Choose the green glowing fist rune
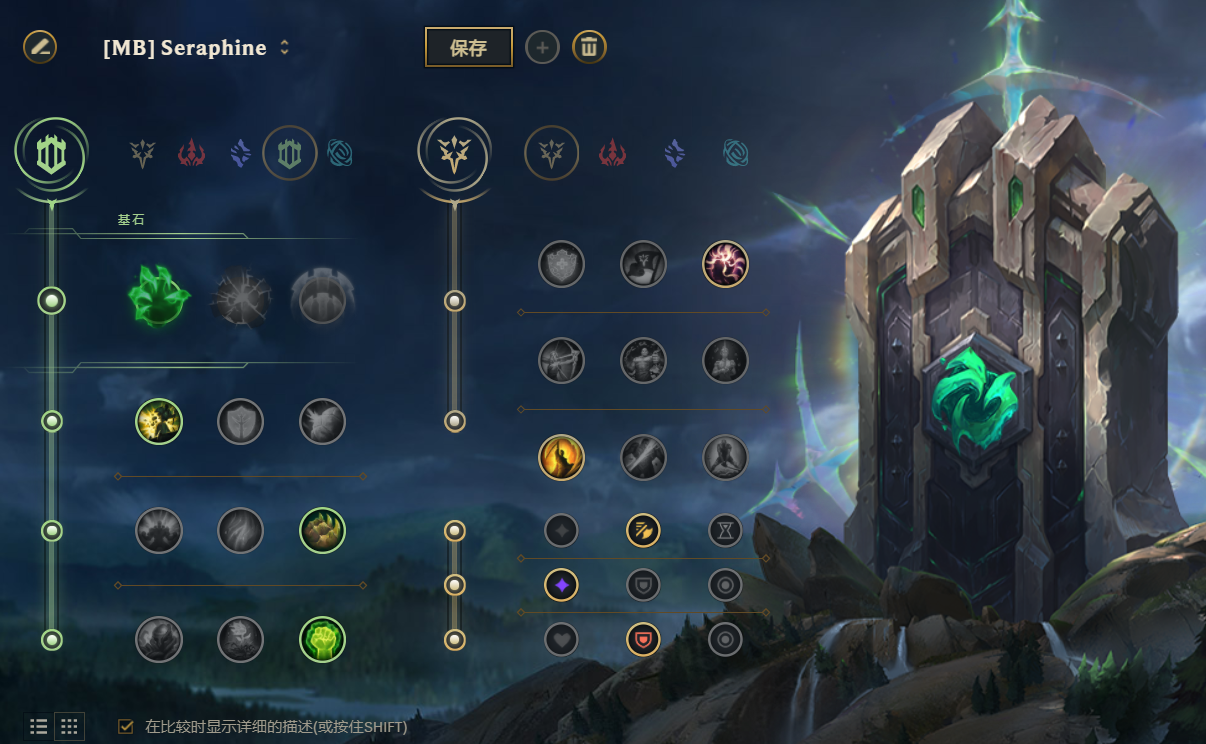The height and width of the screenshot is (744, 1206). pyautogui.click(x=322, y=639)
